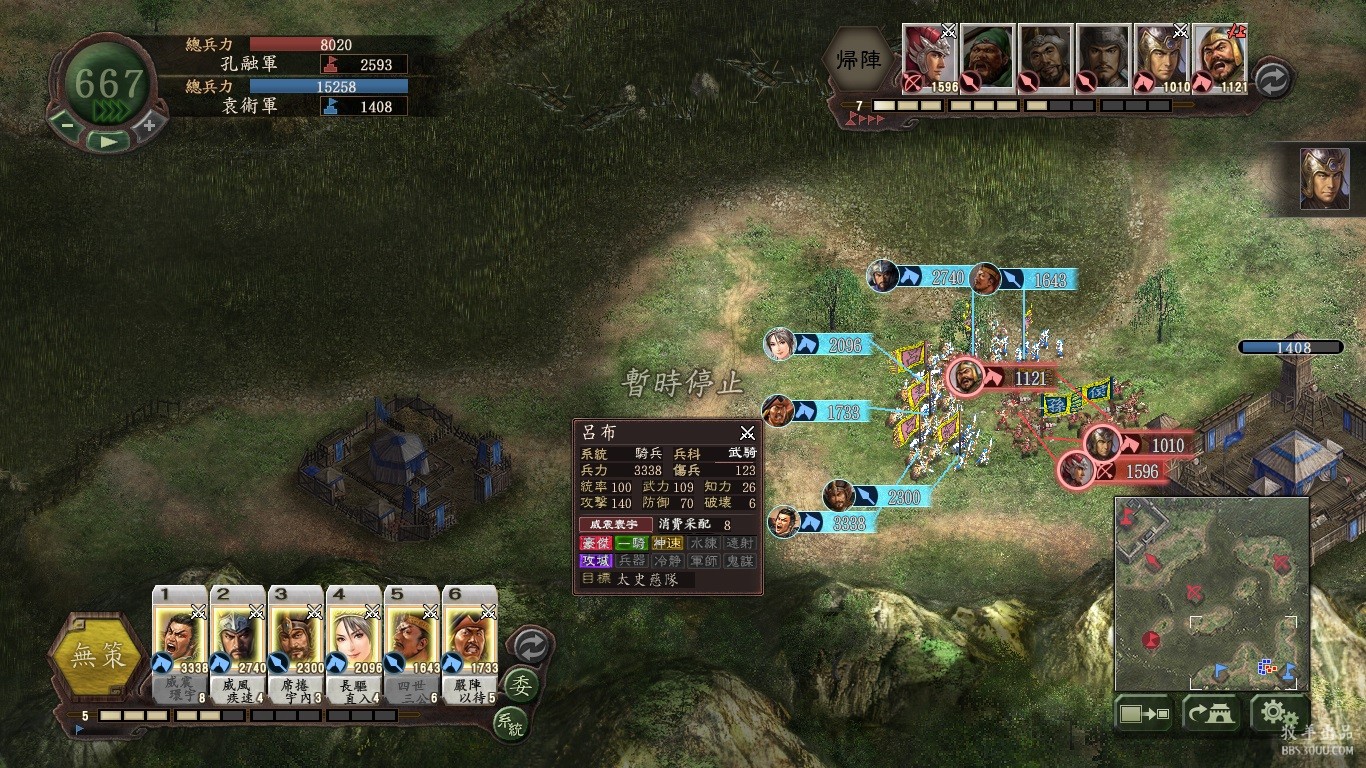Click the minimap battlefield overview
The image size is (1366, 768).
1211,594
